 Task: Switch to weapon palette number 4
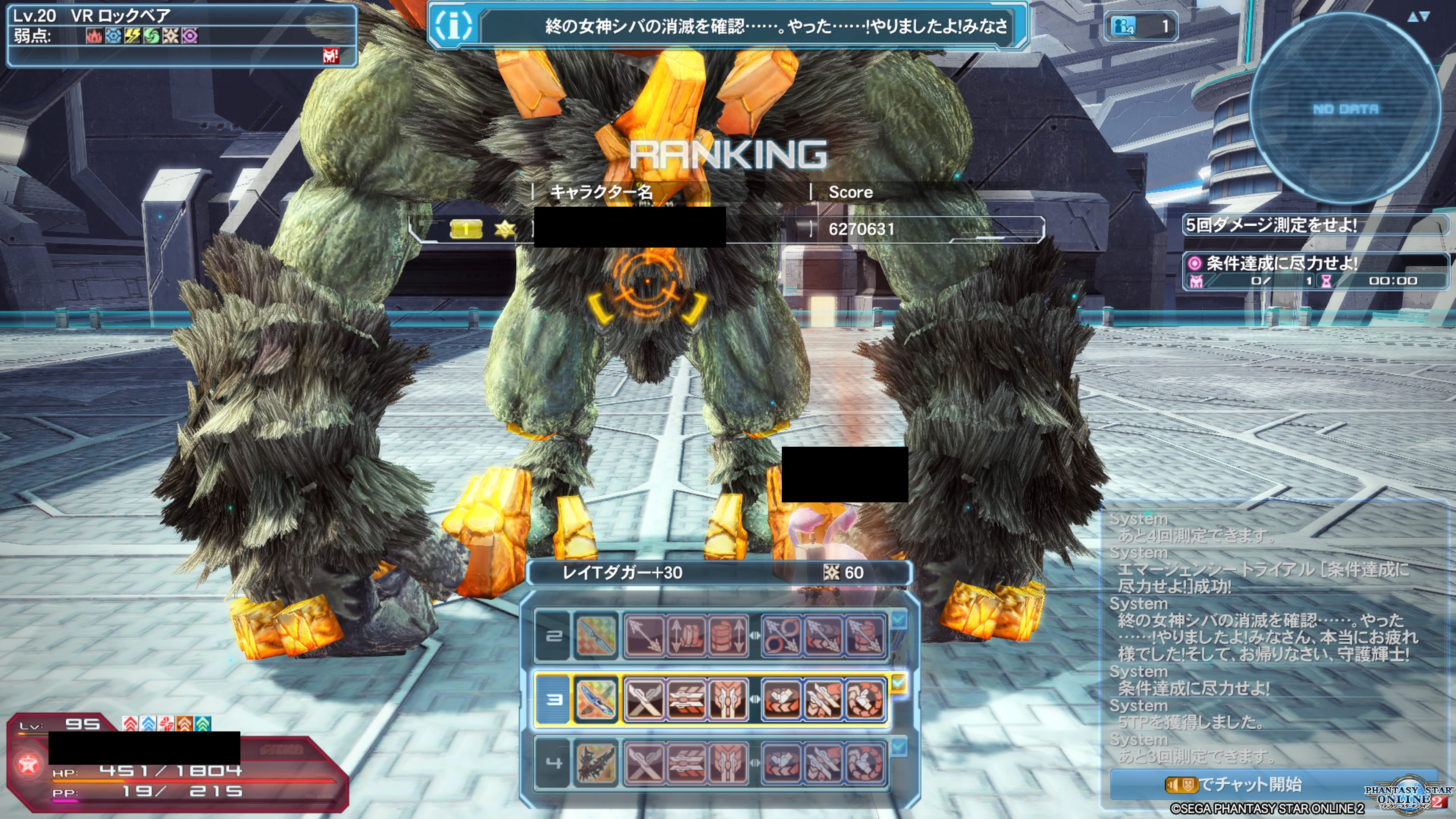coord(553,763)
